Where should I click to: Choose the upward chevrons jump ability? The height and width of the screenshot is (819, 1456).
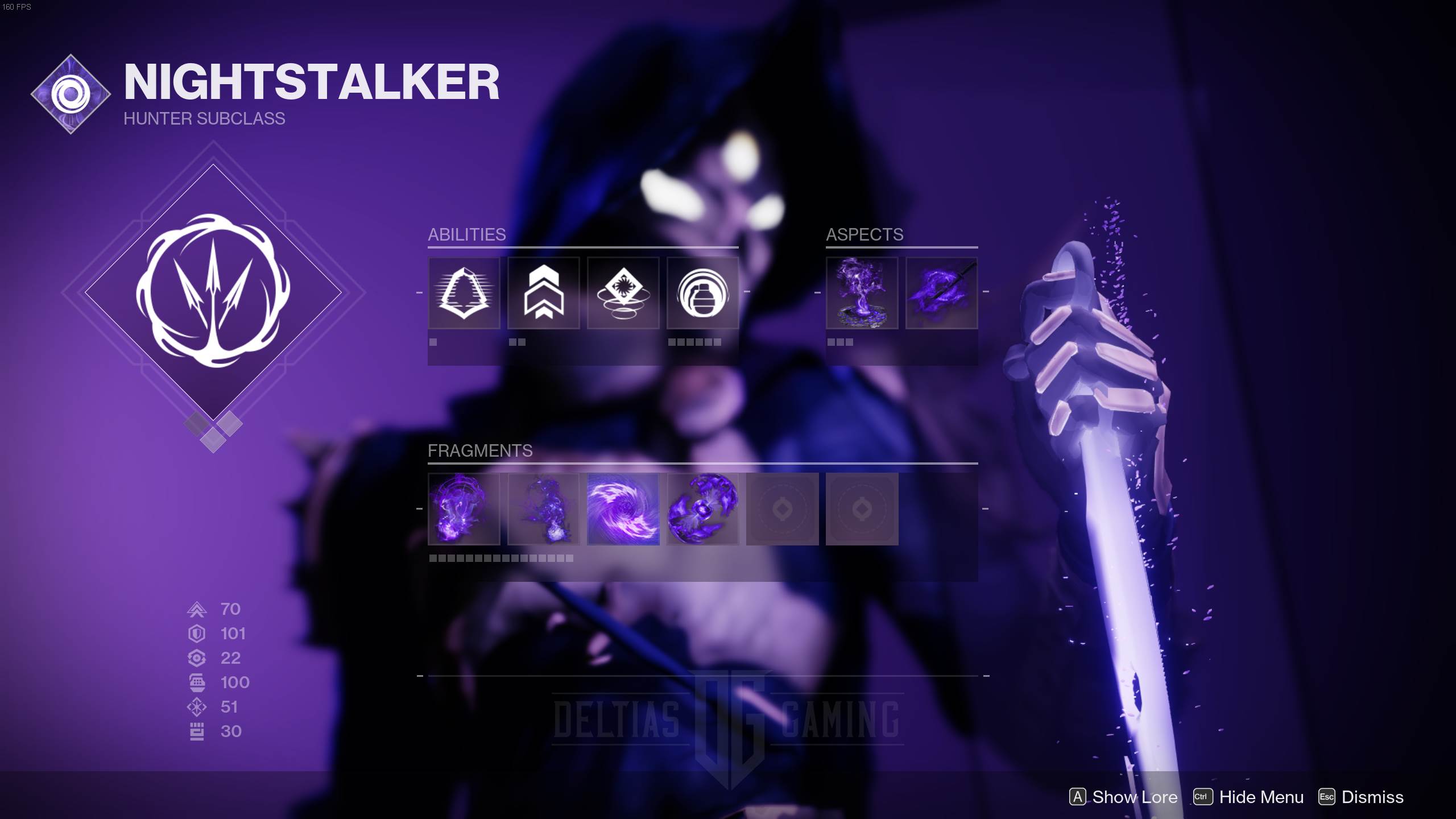tap(543, 293)
